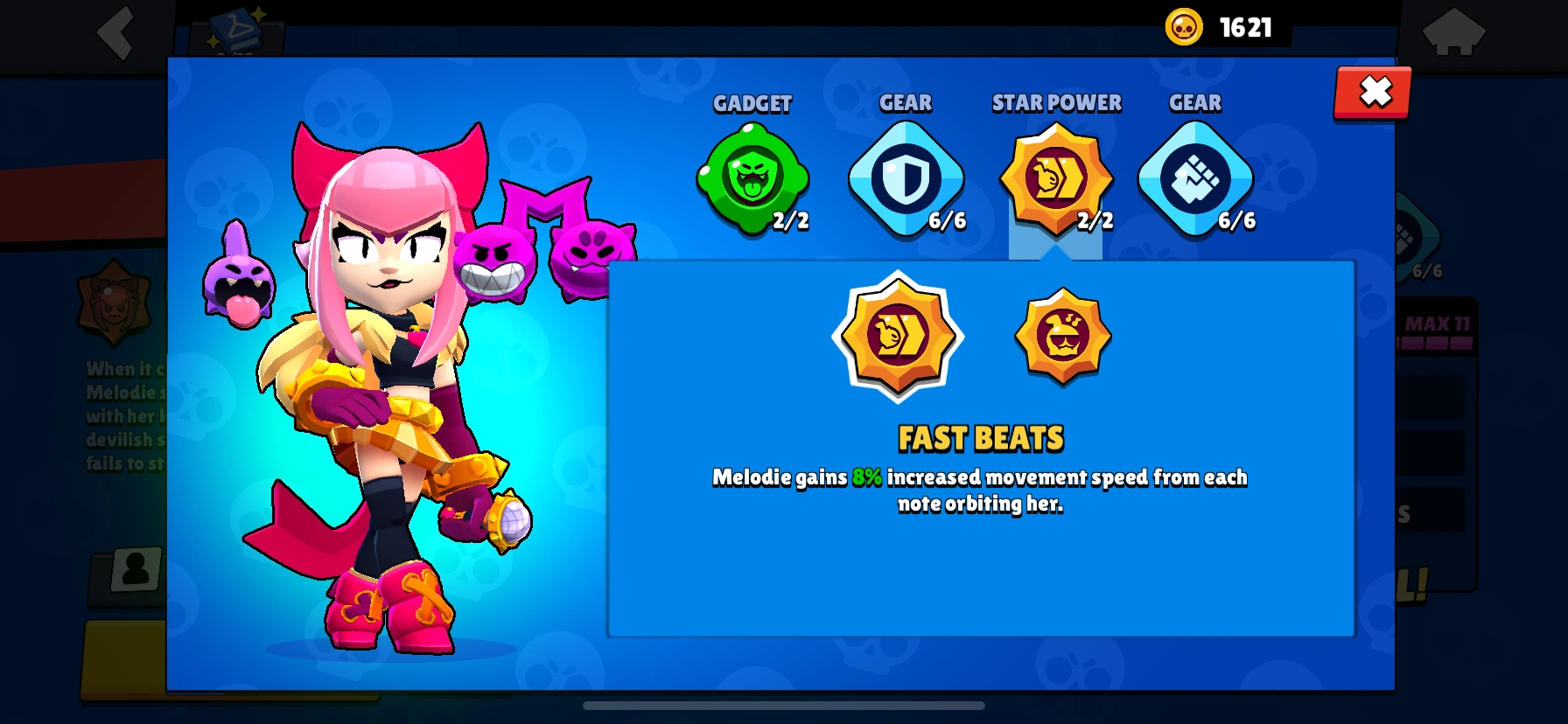
Task: Select the GADGET tab label
Action: click(753, 103)
